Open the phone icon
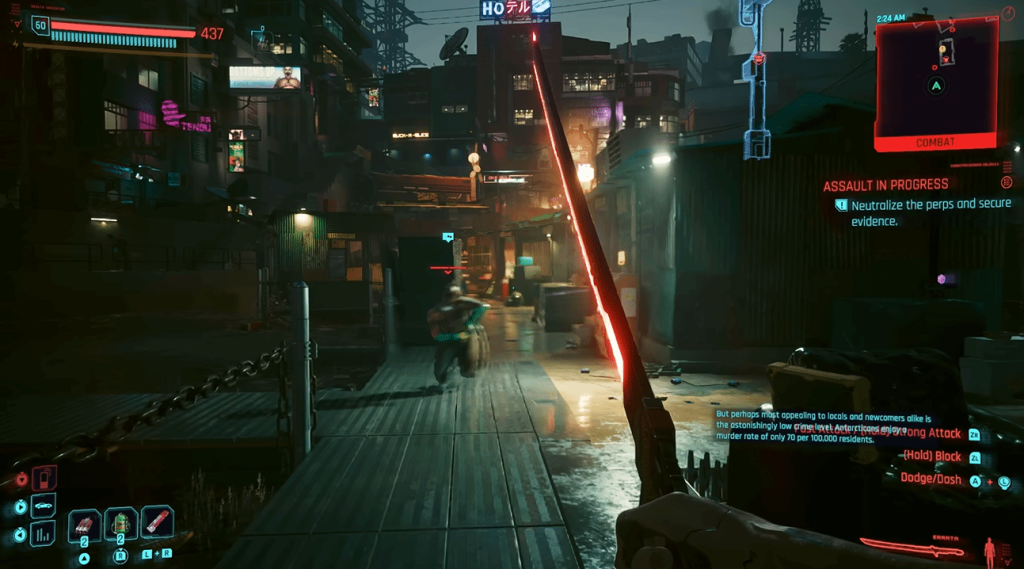This screenshot has width=1024, height=569. tap(45, 479)
